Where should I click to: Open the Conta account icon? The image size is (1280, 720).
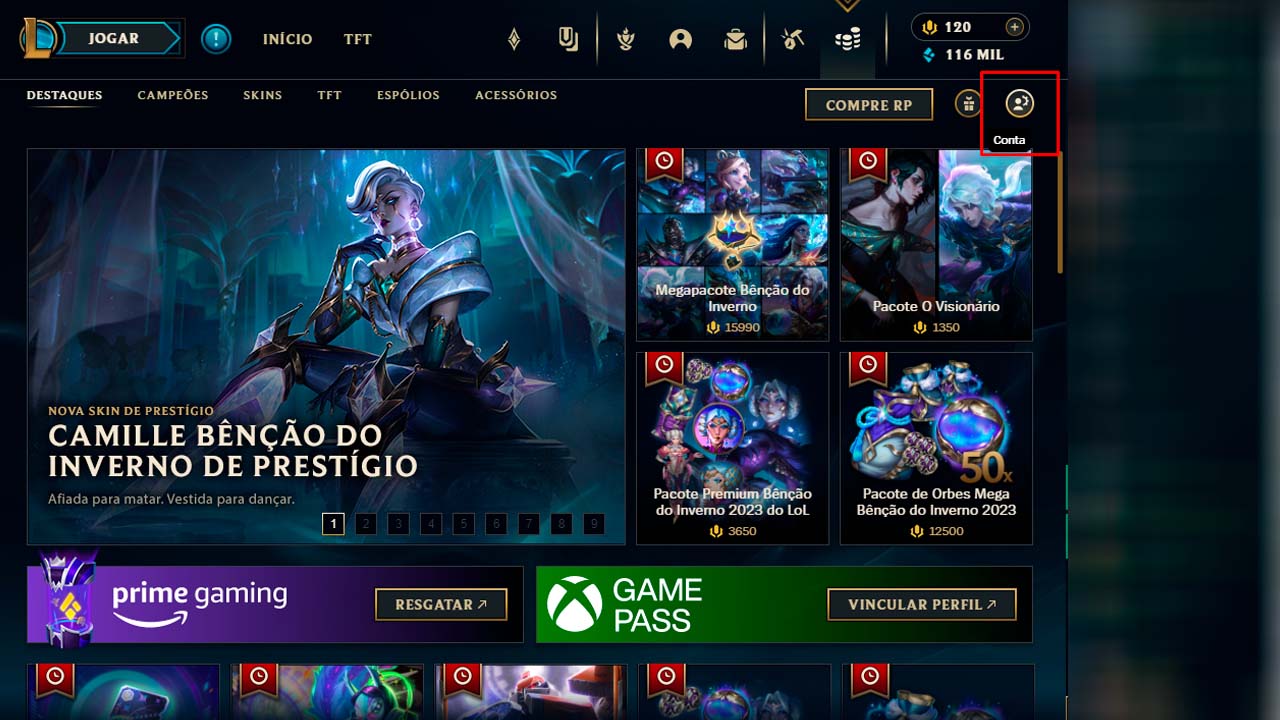point(1019,102)
